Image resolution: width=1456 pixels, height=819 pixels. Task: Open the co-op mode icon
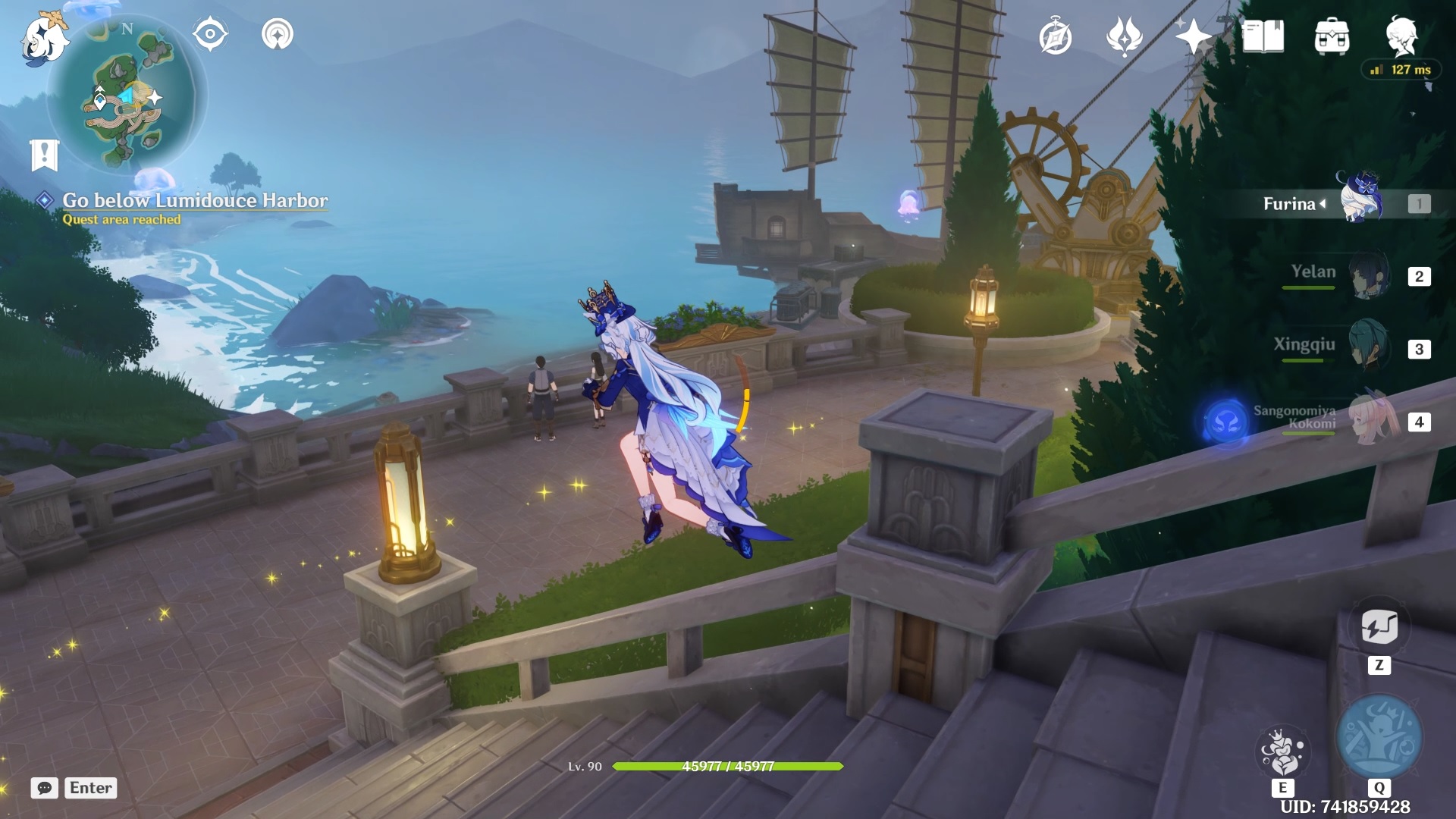[278, 35]
